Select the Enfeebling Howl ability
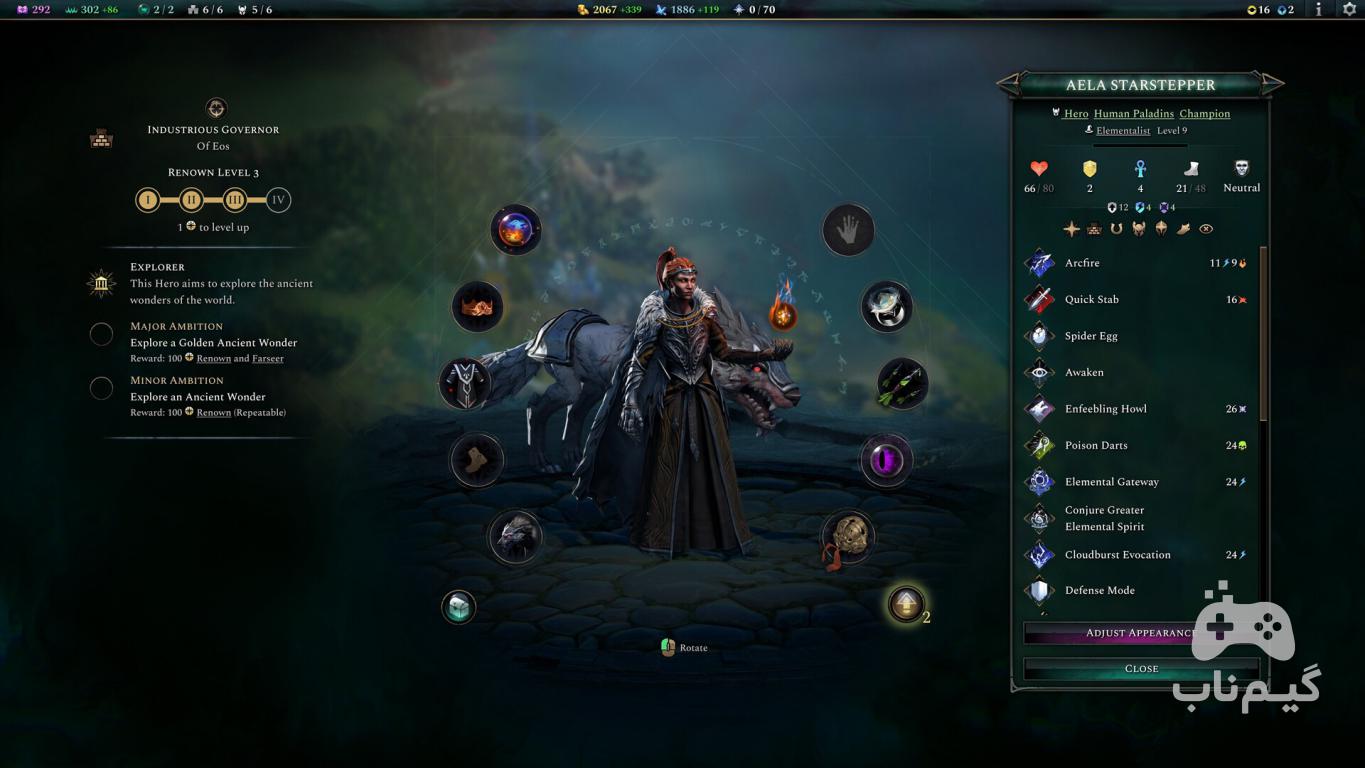 1140,409
